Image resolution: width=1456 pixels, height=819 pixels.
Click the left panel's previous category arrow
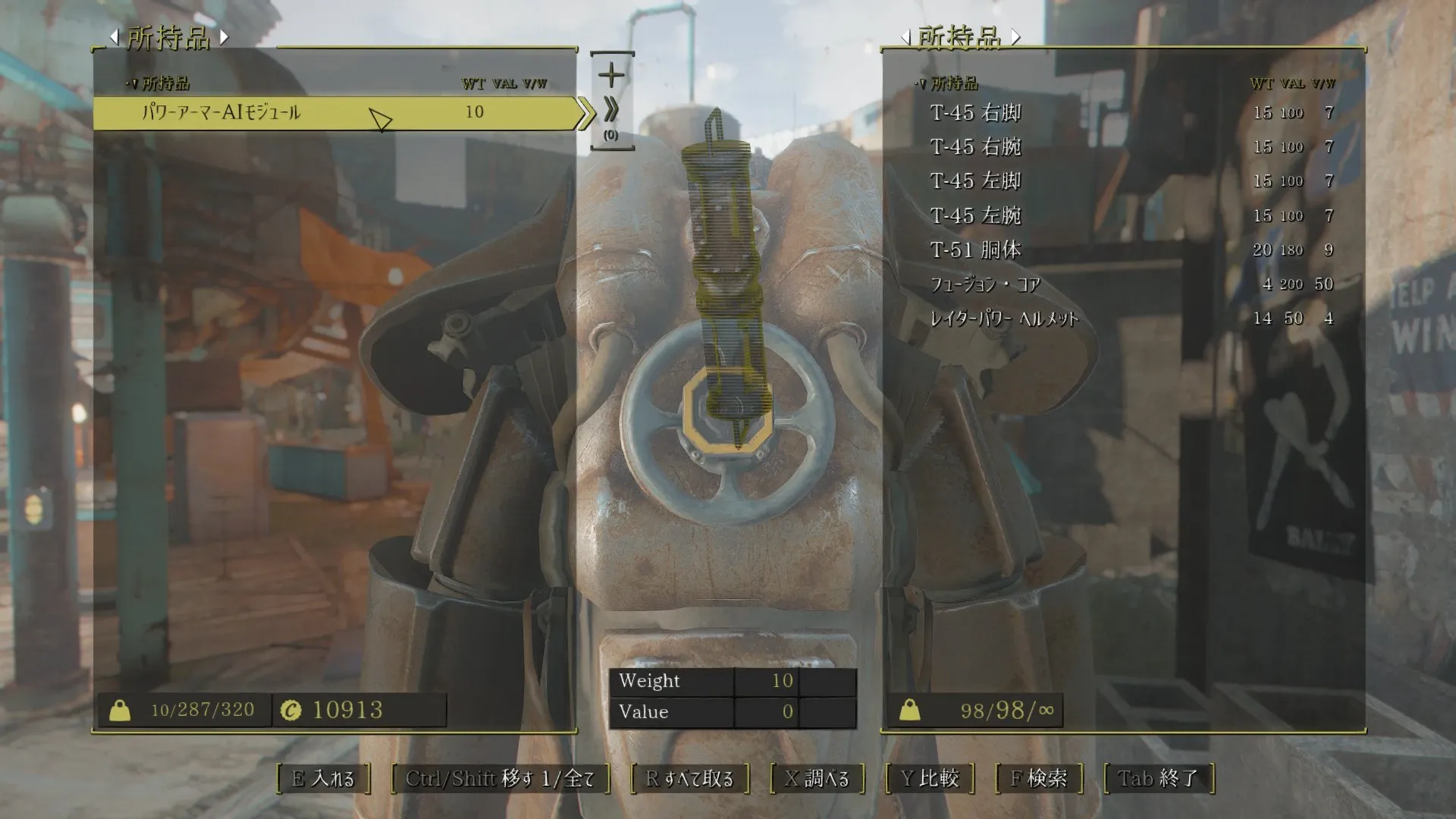tap(114, 36)
